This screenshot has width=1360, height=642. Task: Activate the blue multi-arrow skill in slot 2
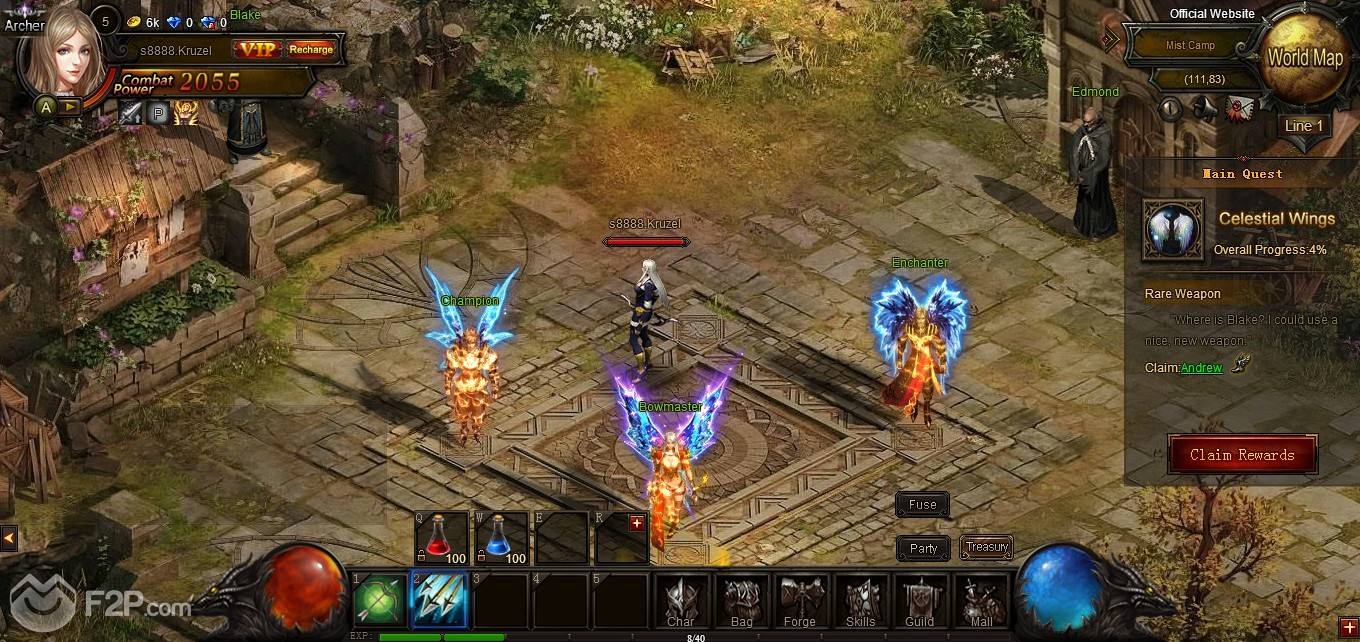439,600
